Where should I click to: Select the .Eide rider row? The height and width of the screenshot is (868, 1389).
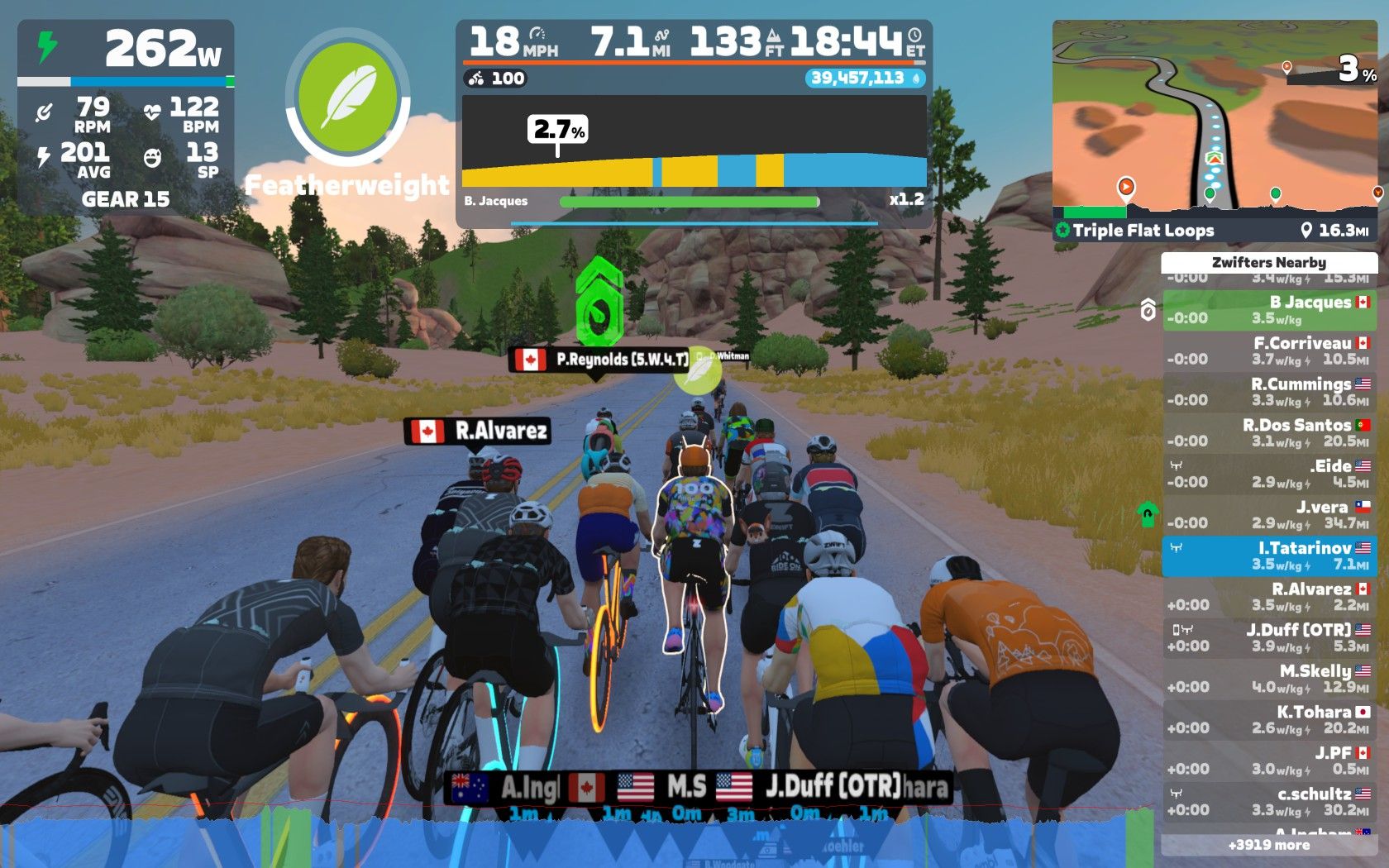[x=1269, y=474]
